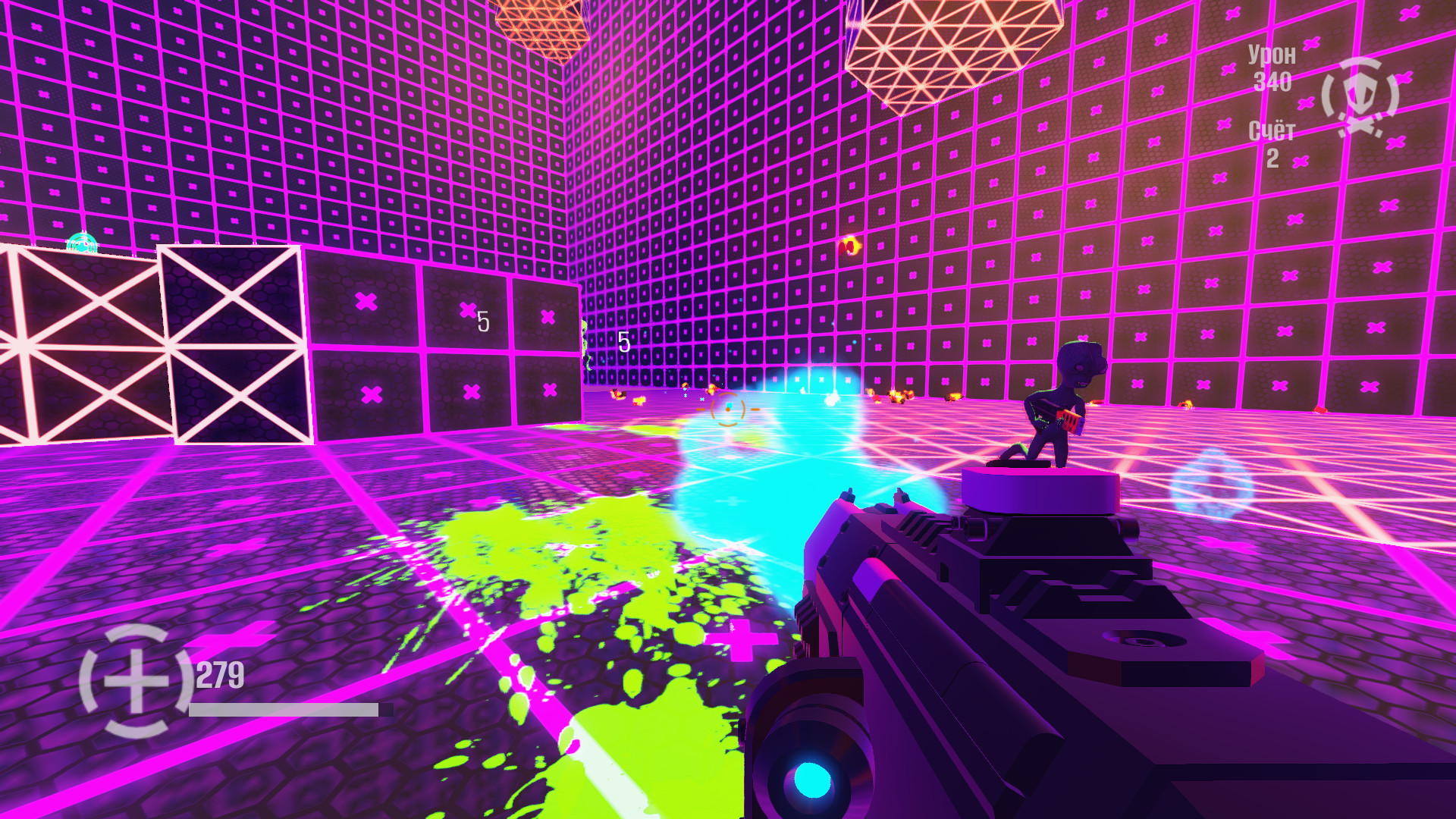
Task: Select the Счёт 2 score readout
Action: 1273,146
